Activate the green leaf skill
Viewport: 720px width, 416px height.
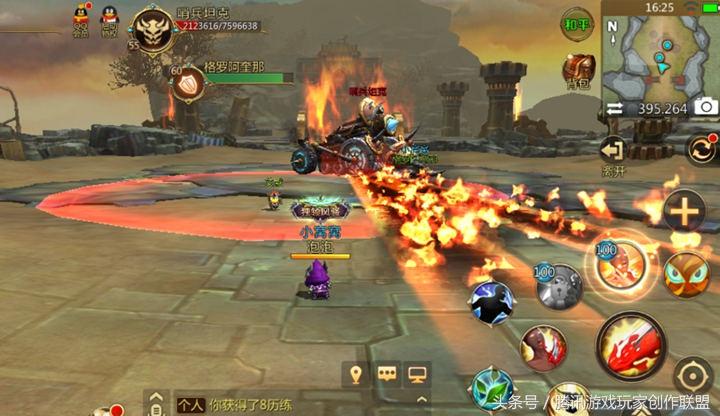coord(492,388)
